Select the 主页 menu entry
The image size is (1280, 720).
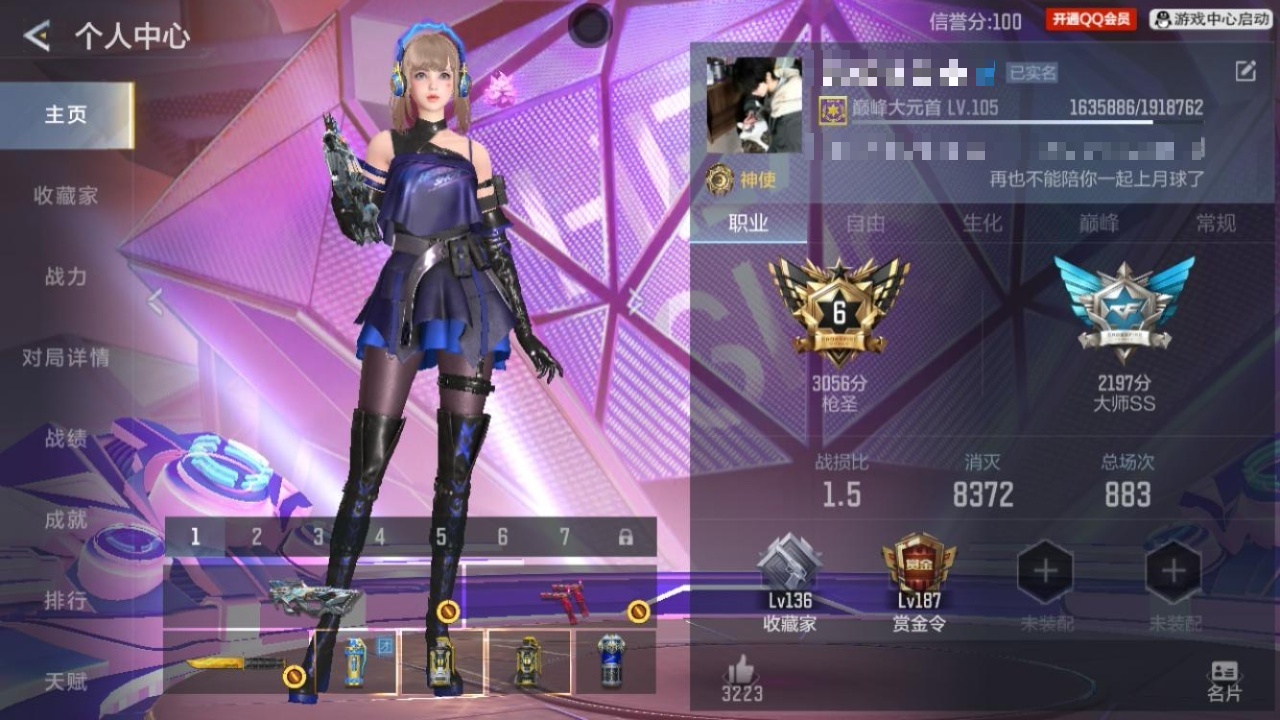(x=66, y=115)
